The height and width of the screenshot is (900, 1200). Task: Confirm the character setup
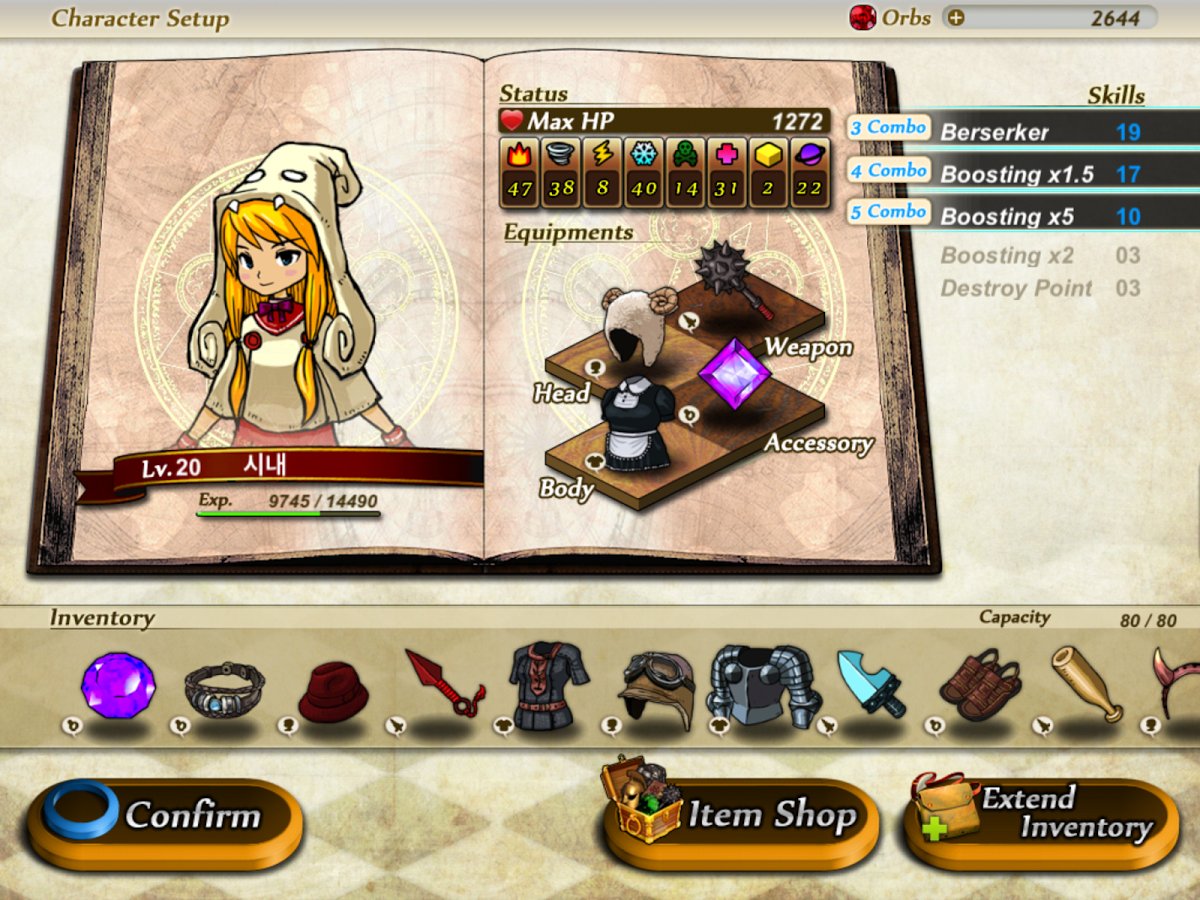pyautogui.click(x=165, y=817)
